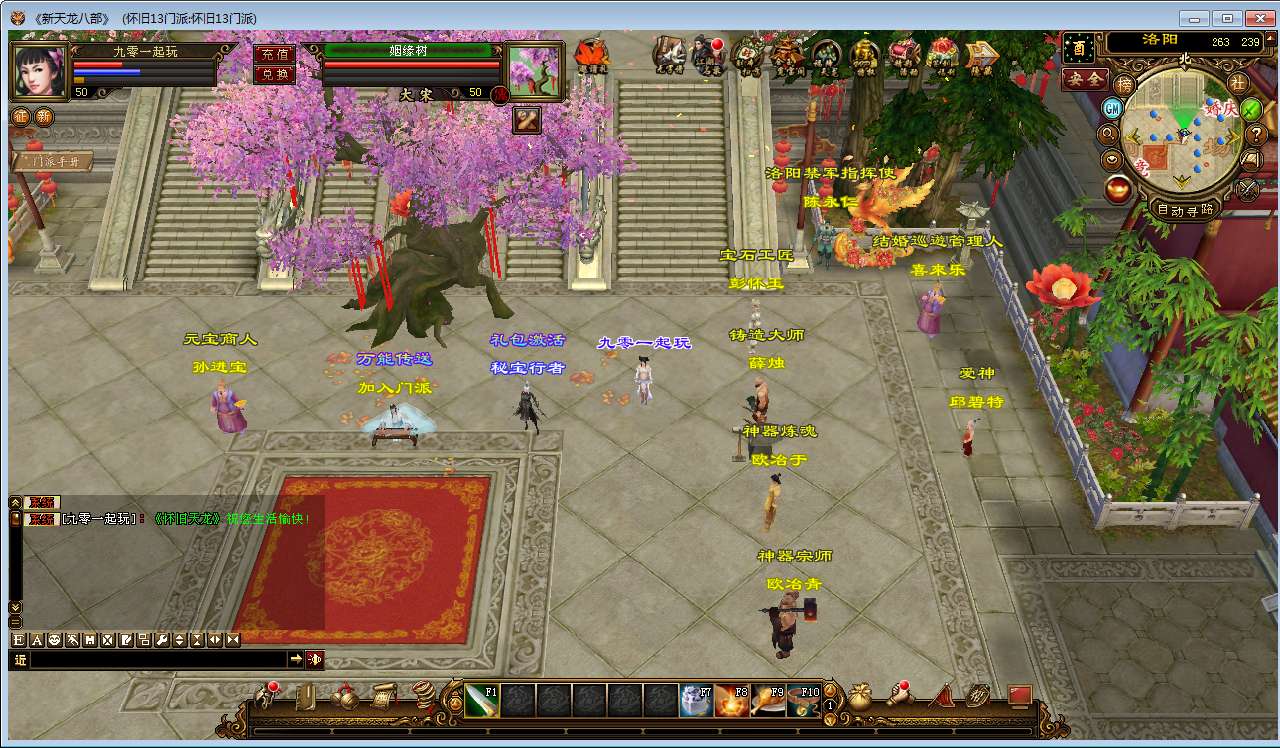1280x748 pixels.
Task: Click the 充值 recharge button
Action: (x=275, y=55)
